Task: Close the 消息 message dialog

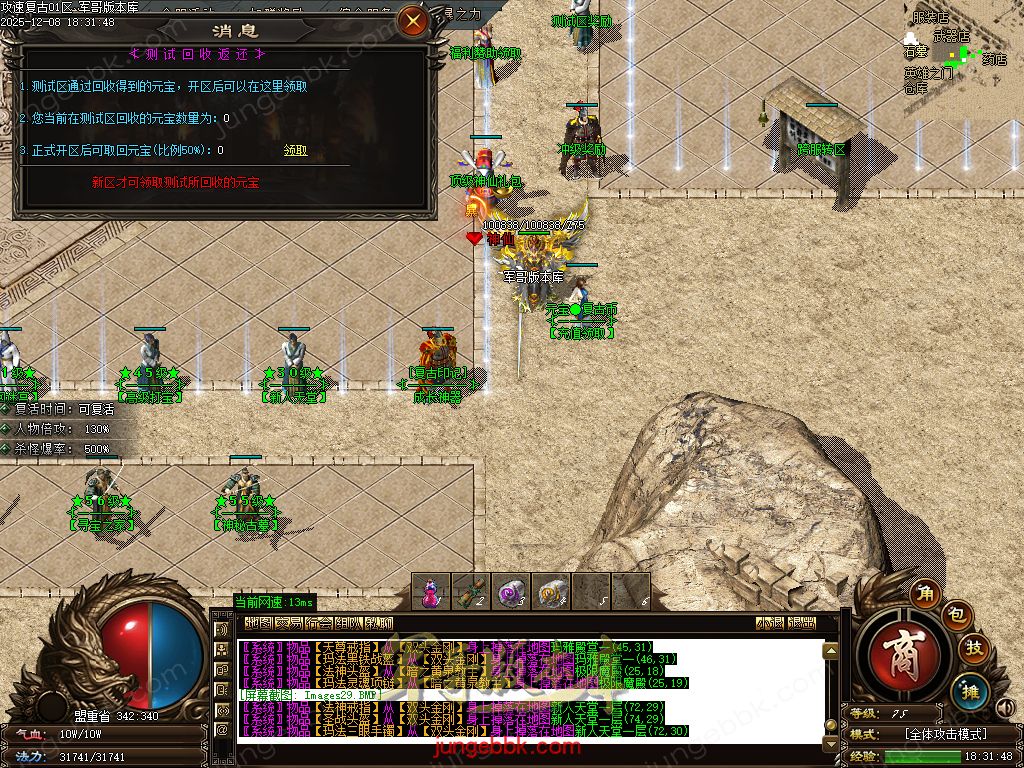Action: click(411, 19)
